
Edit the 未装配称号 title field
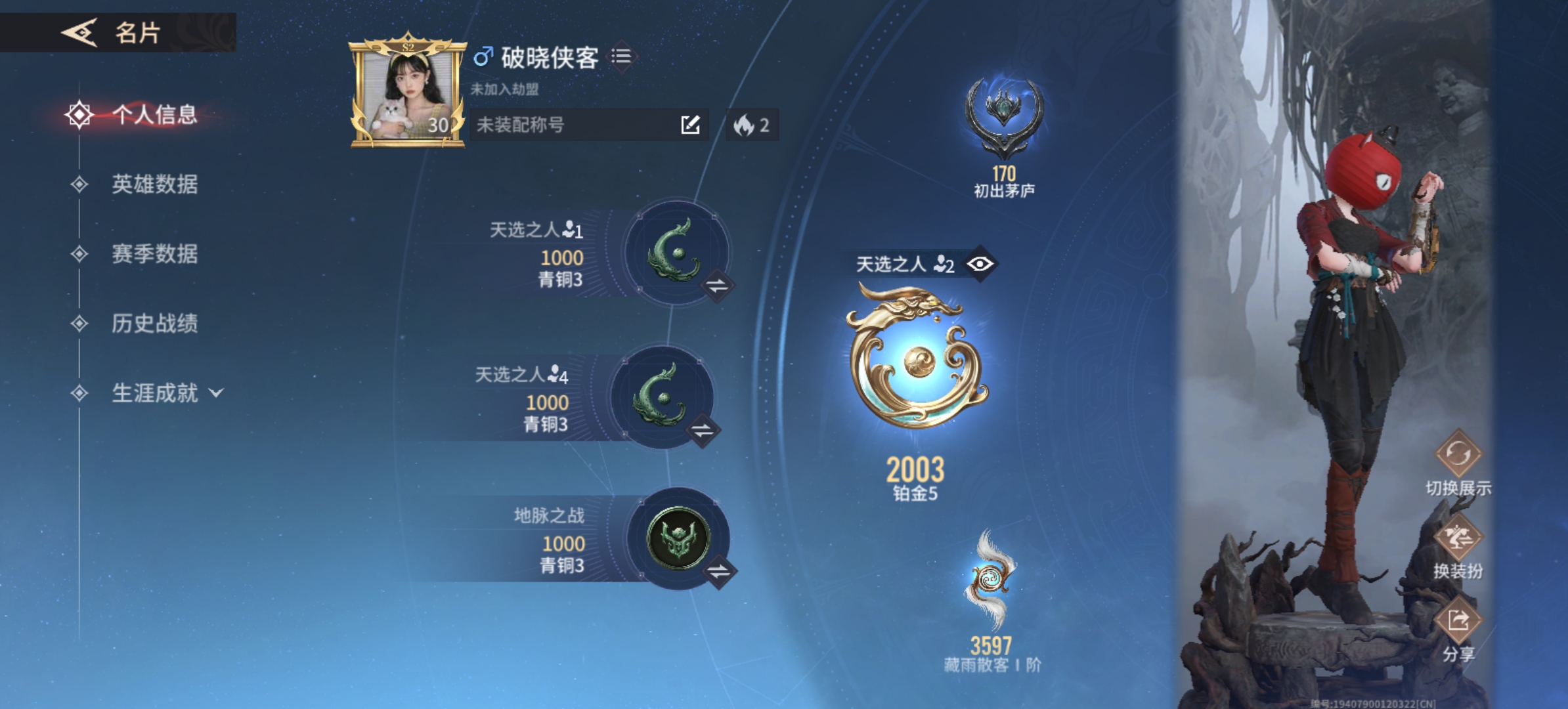690,125
